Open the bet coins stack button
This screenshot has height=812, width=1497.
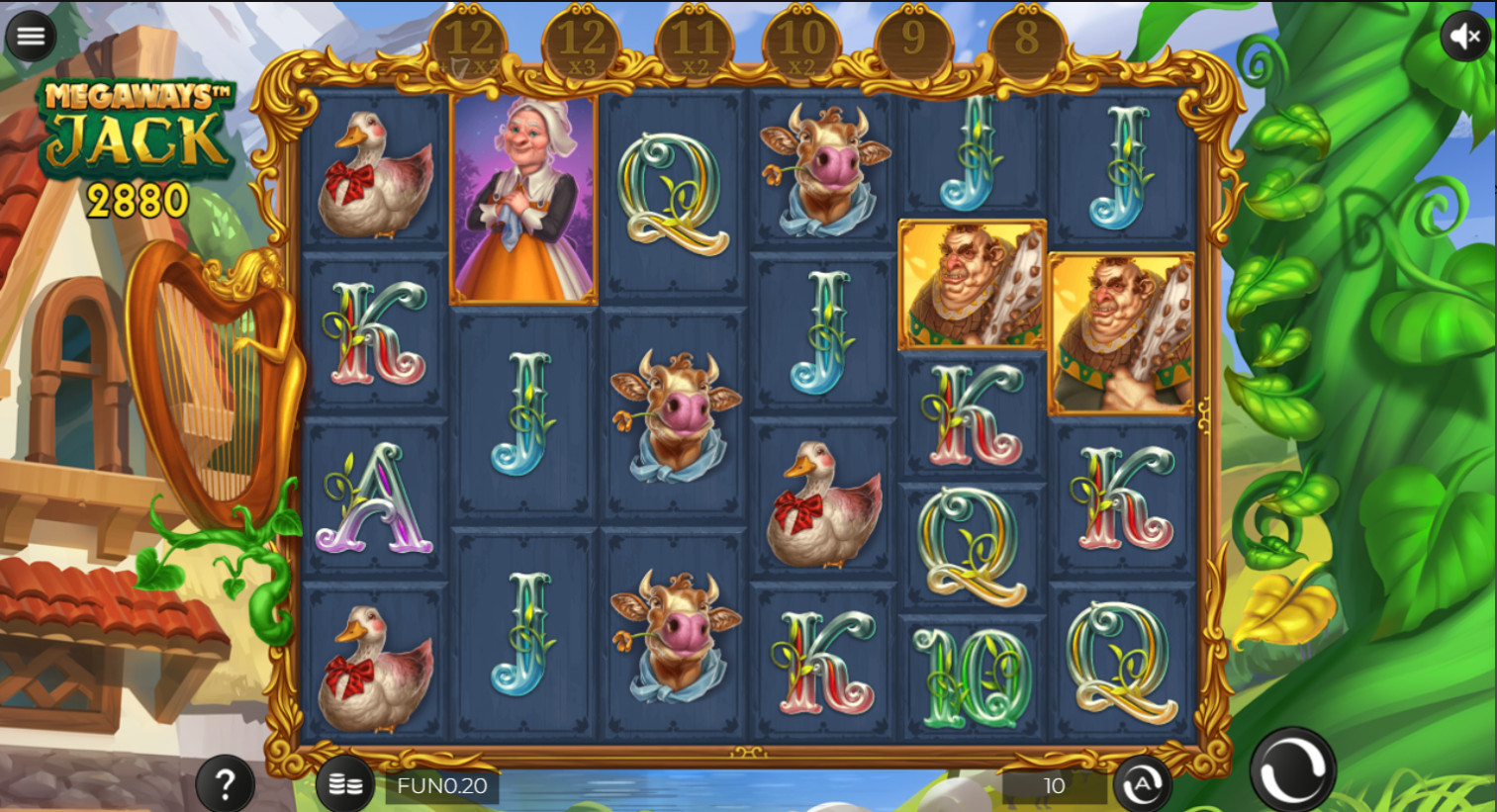[345, 785]
